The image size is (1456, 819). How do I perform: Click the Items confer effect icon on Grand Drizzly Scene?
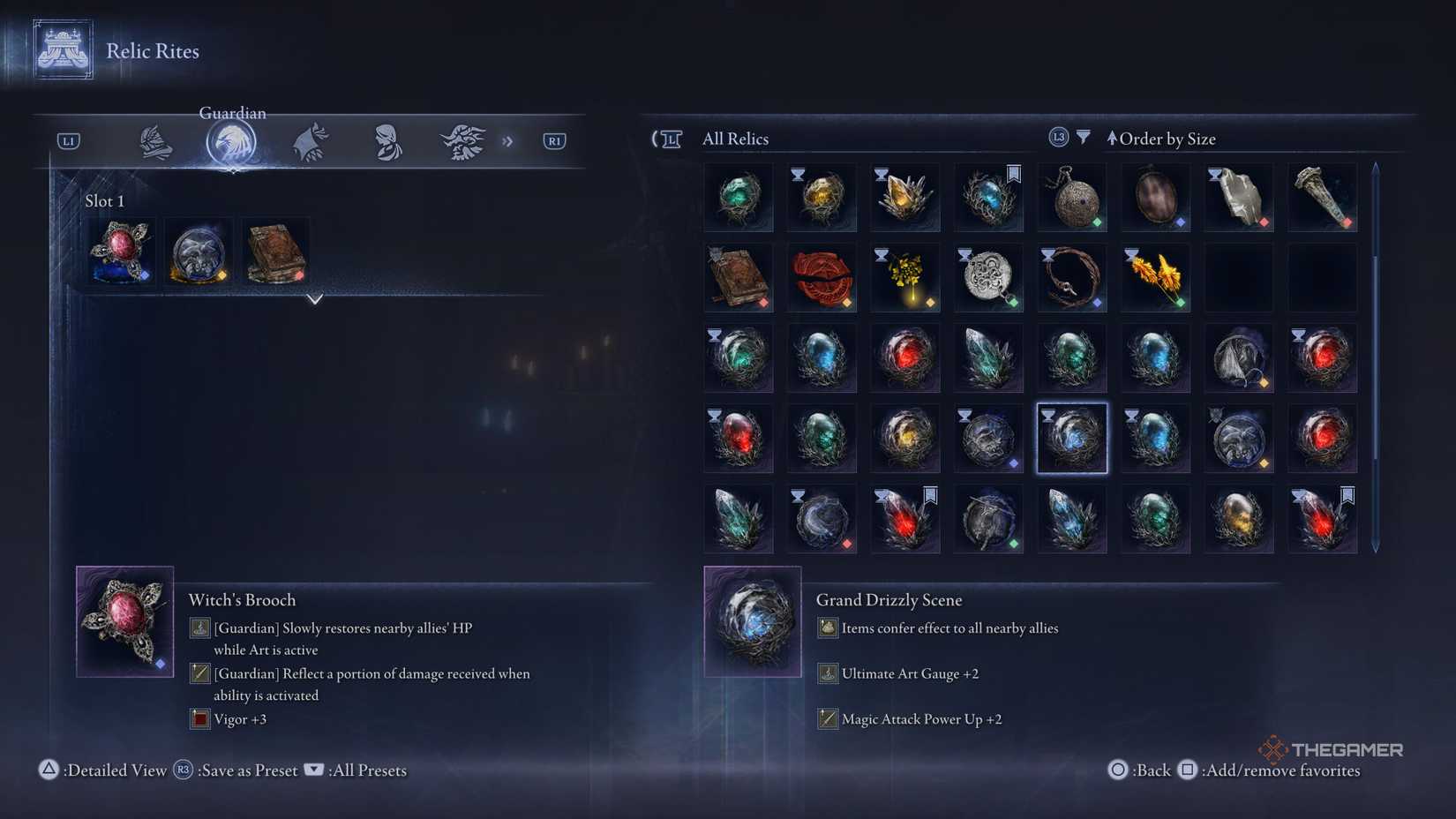(x=827, y=627)
